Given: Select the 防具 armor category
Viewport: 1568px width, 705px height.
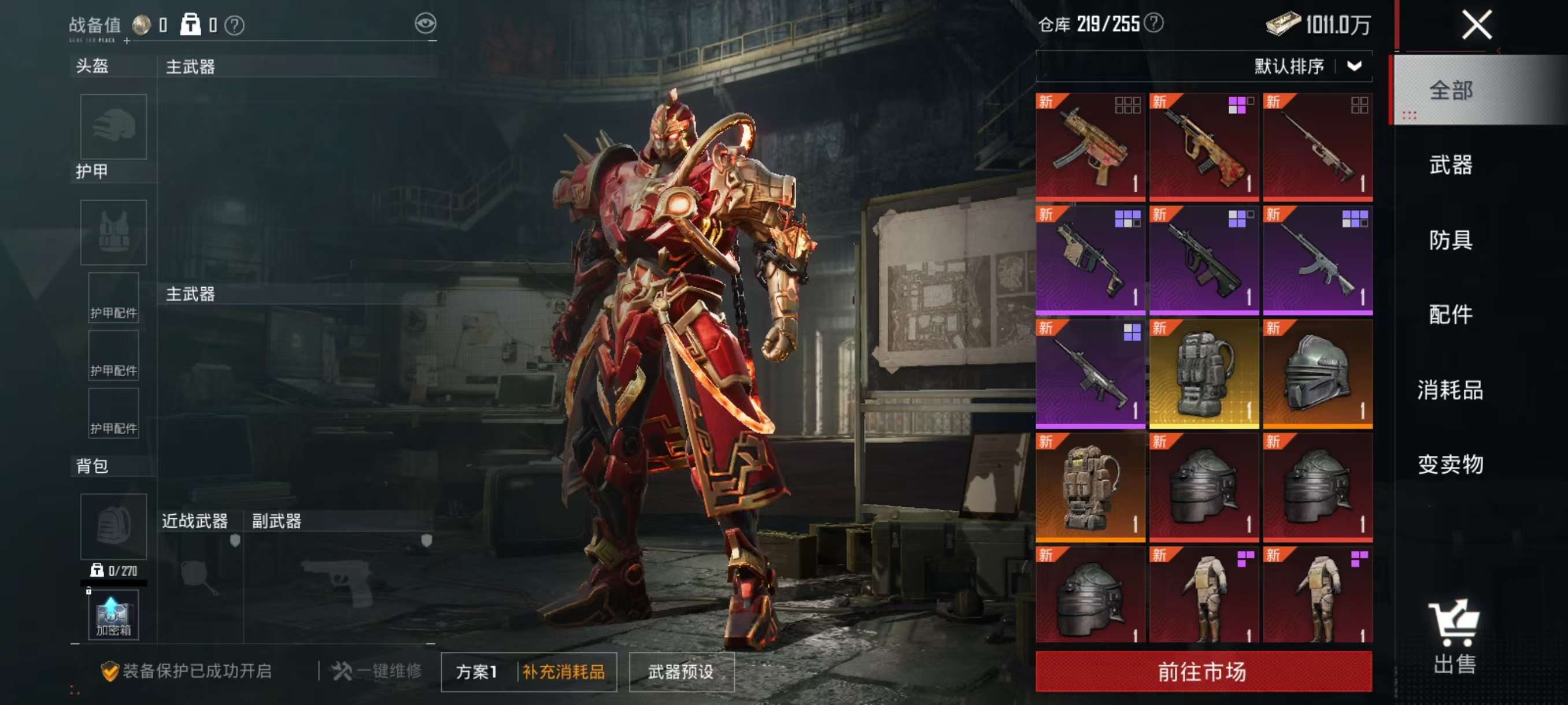Looking at the screenshot, I should coord(1451,240).
